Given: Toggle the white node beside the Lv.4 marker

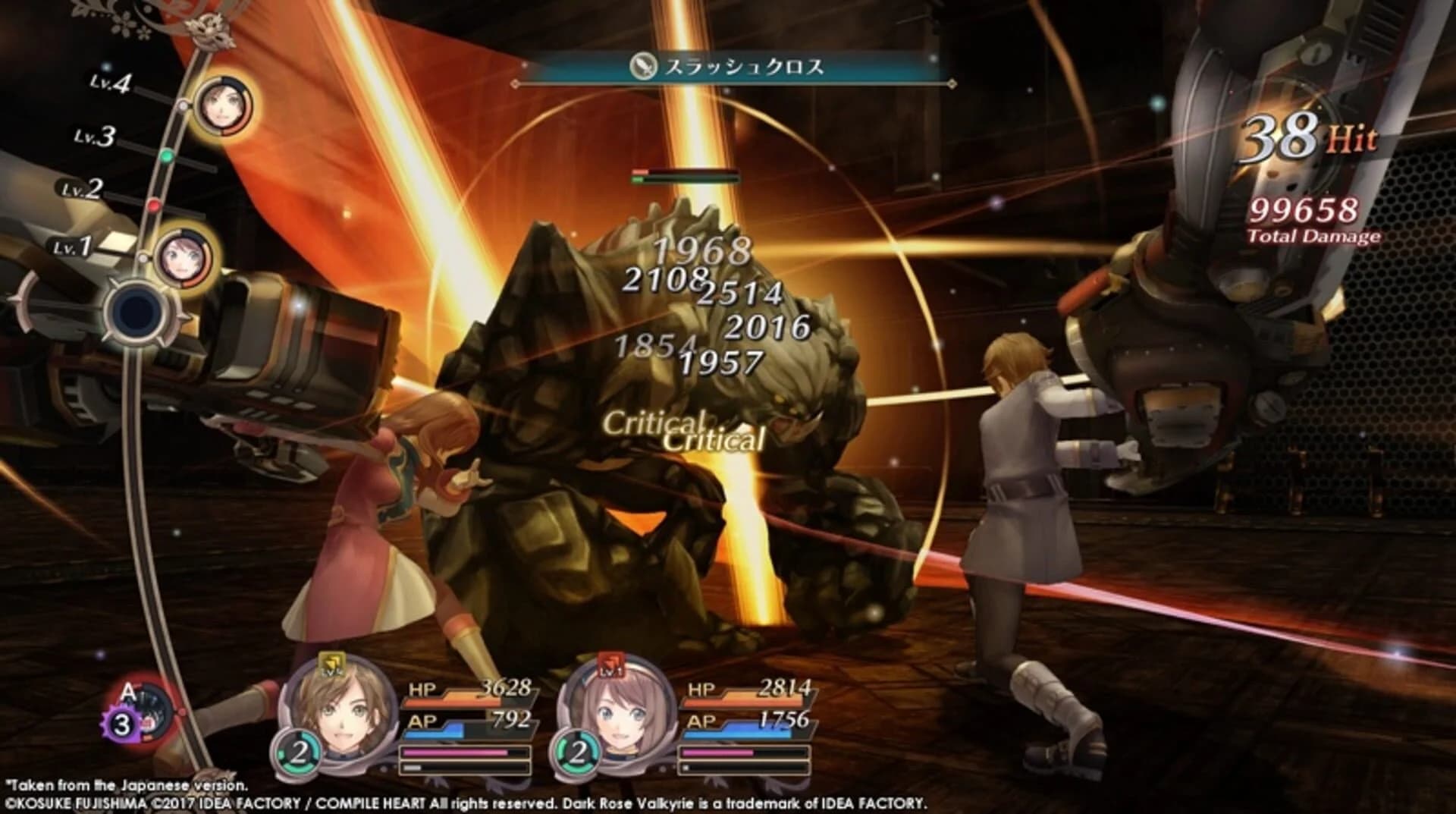Looking at the screenshot, I should click(182, 106).
